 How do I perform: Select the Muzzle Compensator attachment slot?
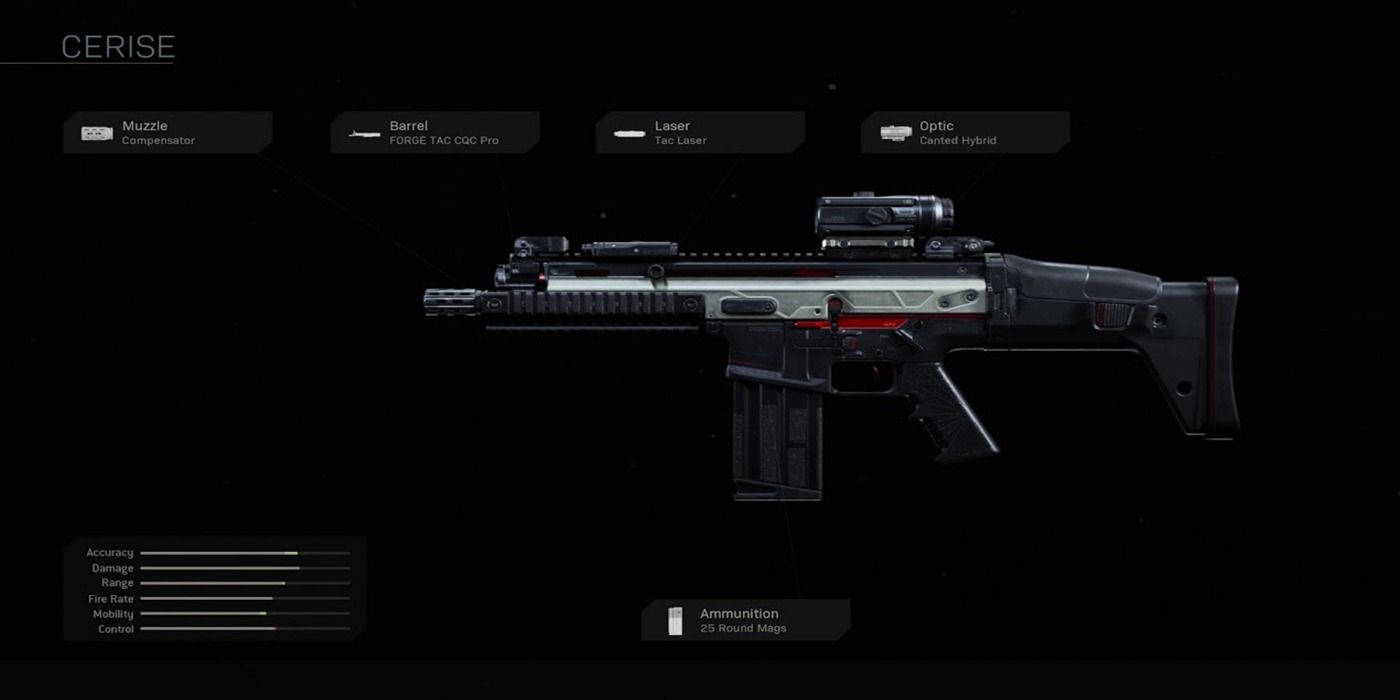[167, 132]
